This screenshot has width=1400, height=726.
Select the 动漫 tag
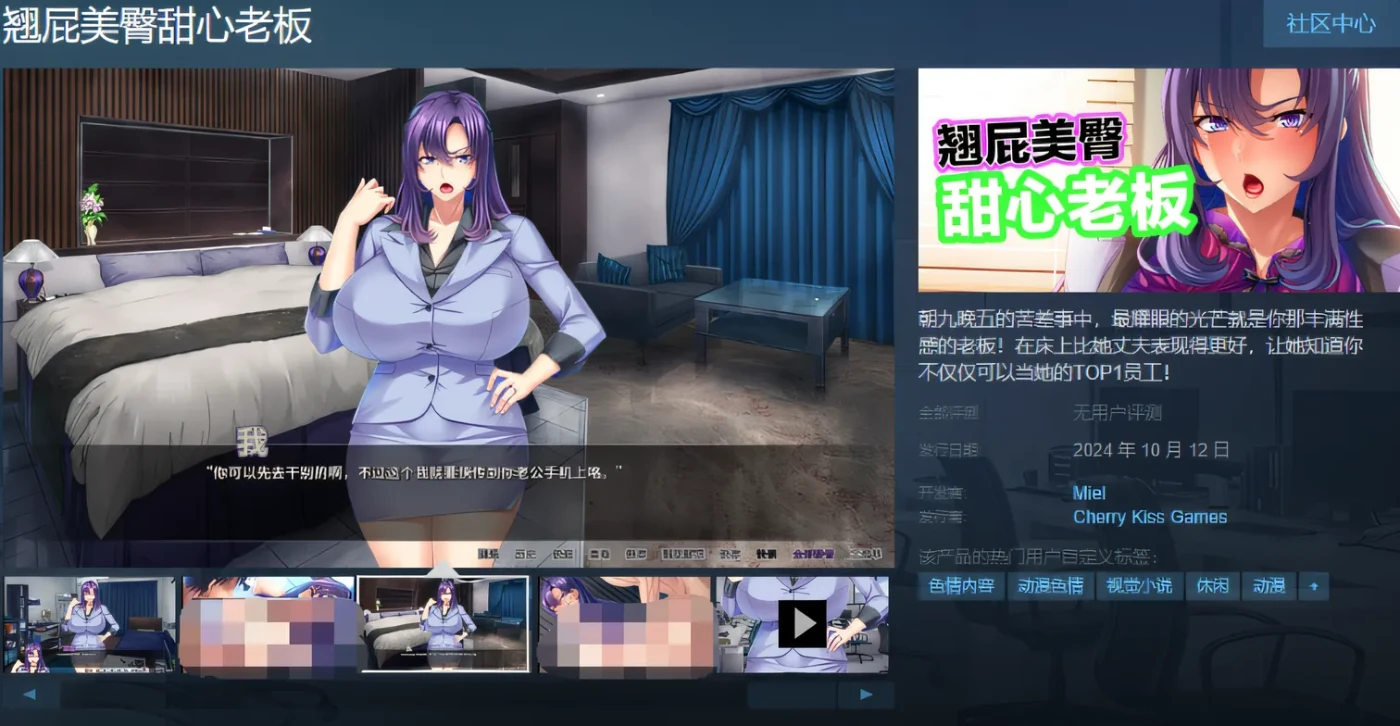[x=1269, y=586]
